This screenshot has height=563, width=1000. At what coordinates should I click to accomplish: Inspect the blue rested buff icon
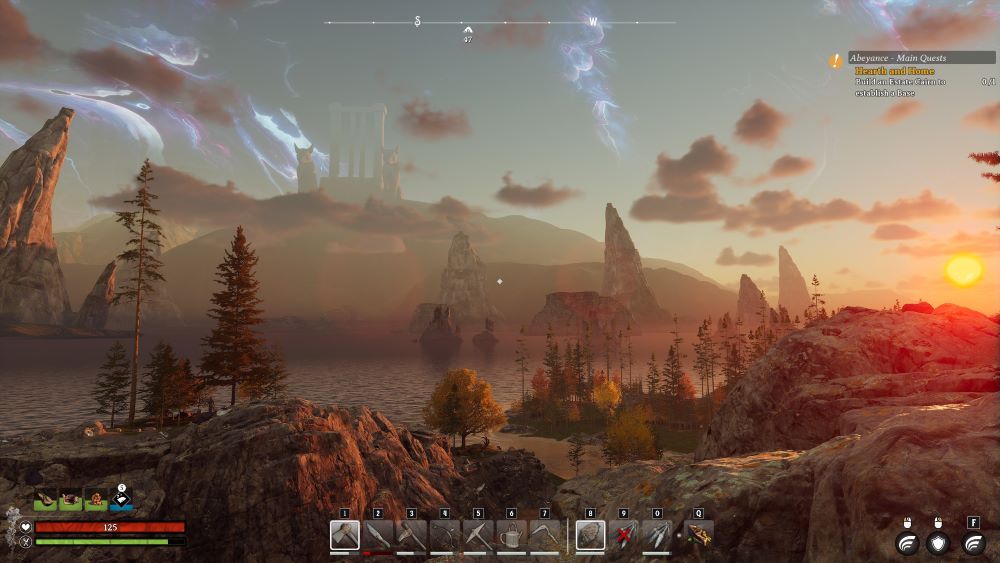121,499
